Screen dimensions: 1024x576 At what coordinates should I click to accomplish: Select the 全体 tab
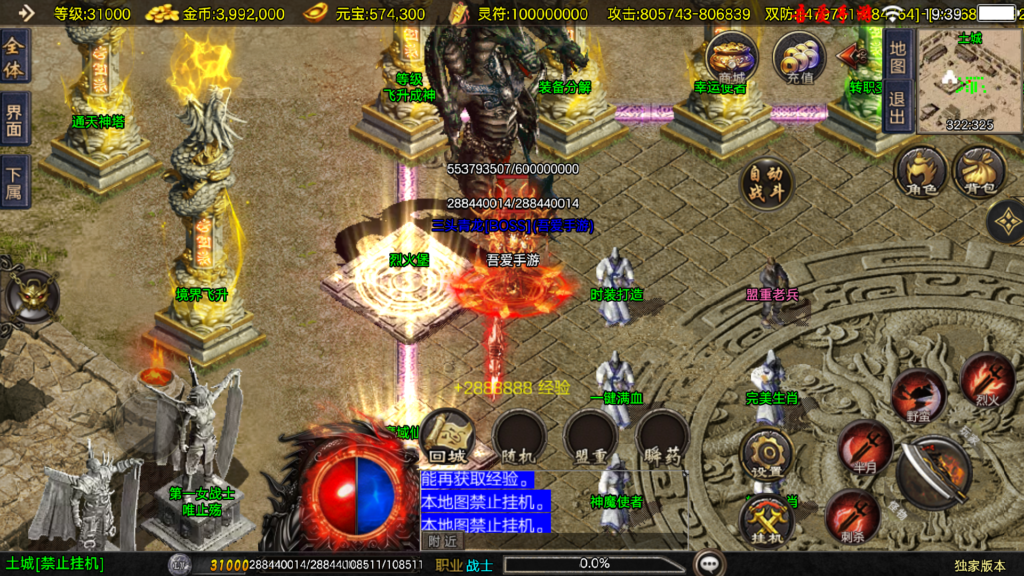point(15,58)
